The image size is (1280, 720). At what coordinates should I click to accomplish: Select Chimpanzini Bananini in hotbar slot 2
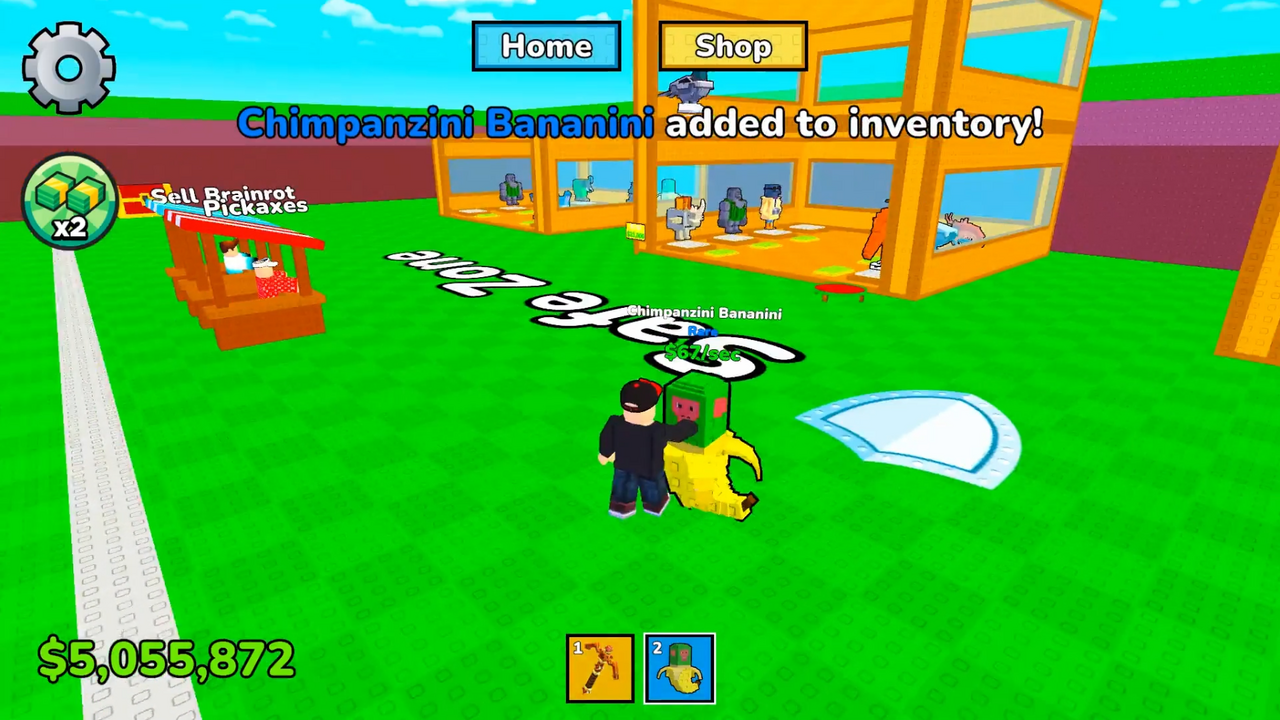coord(679,667)
